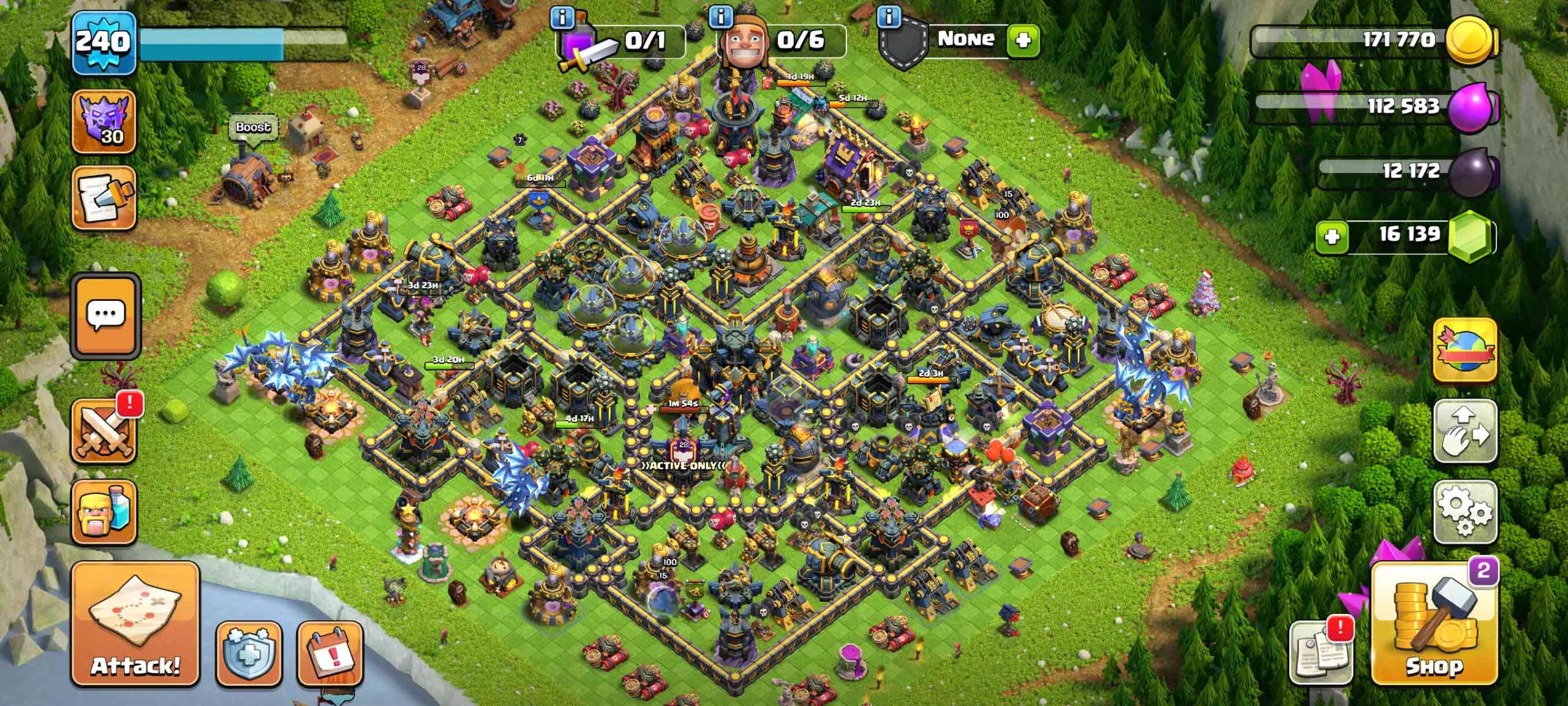Viewport: 1568px width, 706px height.
Task: Open the army overview Barbarian icon
Action: [104, 512]
